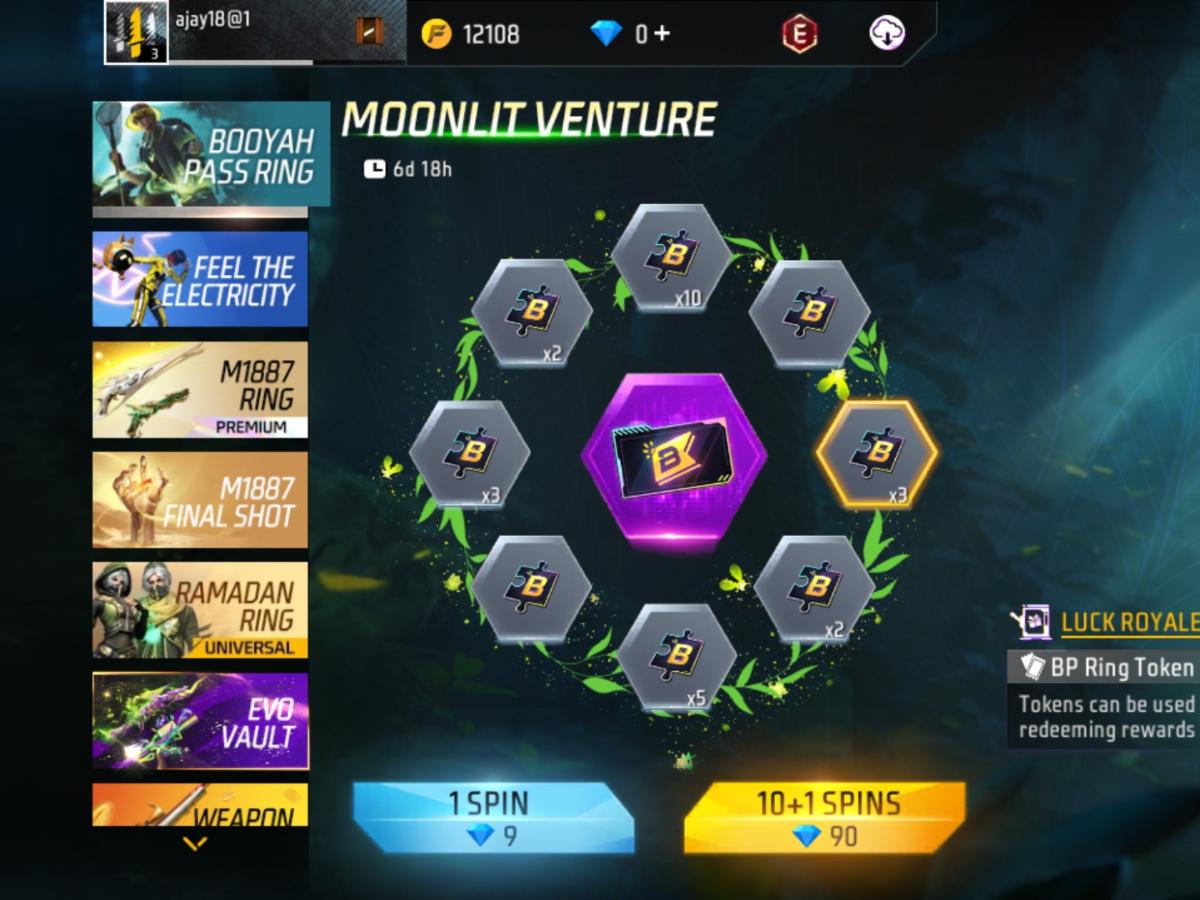The width and height of the screenshot is (1200, 900).
Task: Select the M1887 Ring Premium event
Action: tap(200, 390)
